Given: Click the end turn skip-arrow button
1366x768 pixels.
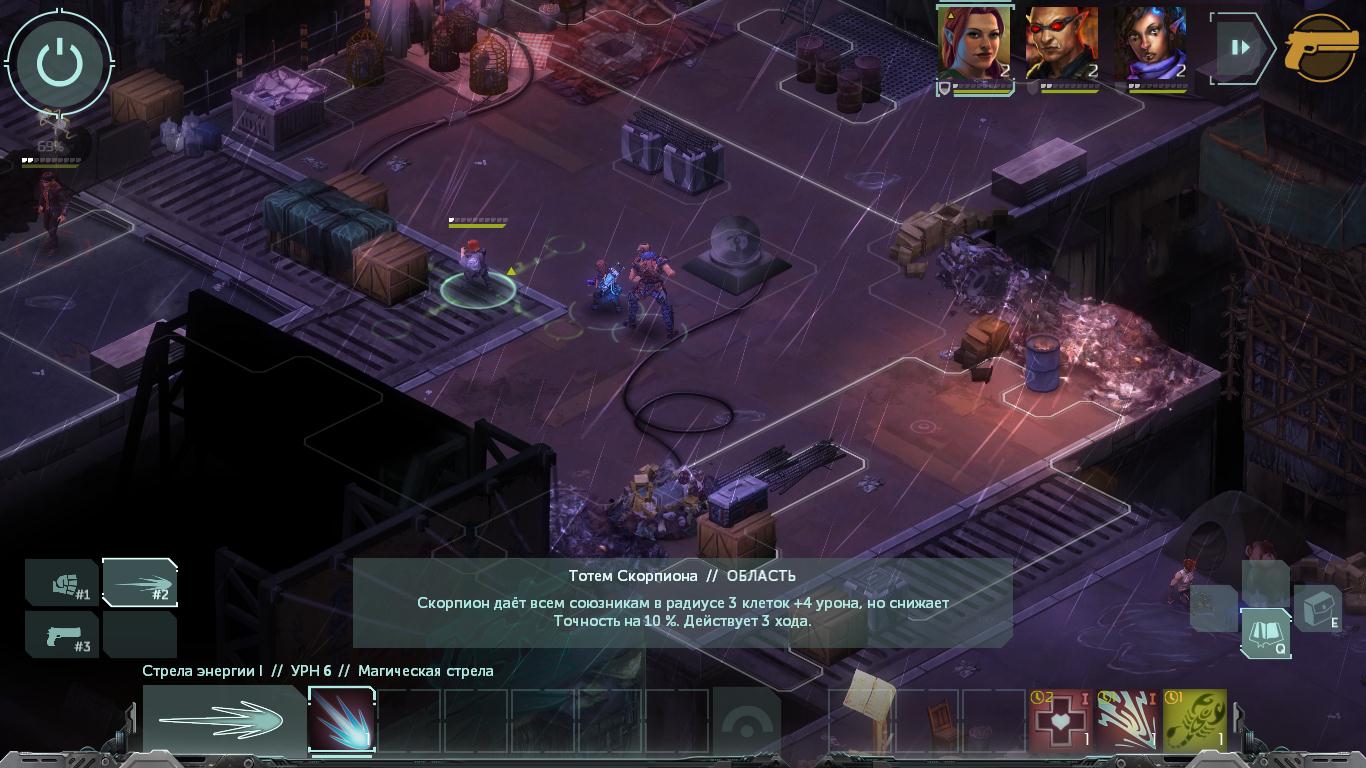Looking at the screenshot, I should [x=1240, y=47].
